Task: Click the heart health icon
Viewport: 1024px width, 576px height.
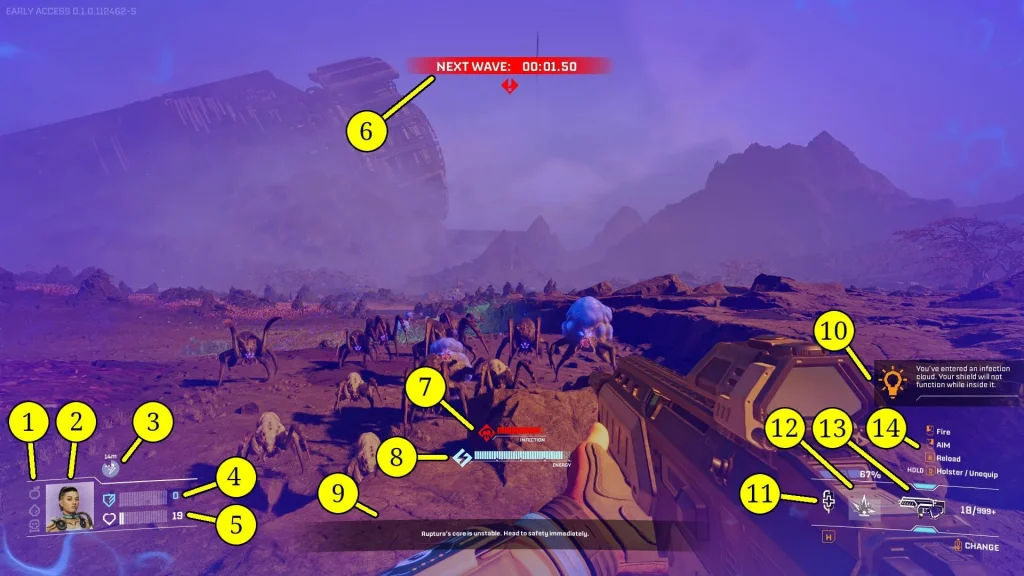Action: (x=110, y=518)
